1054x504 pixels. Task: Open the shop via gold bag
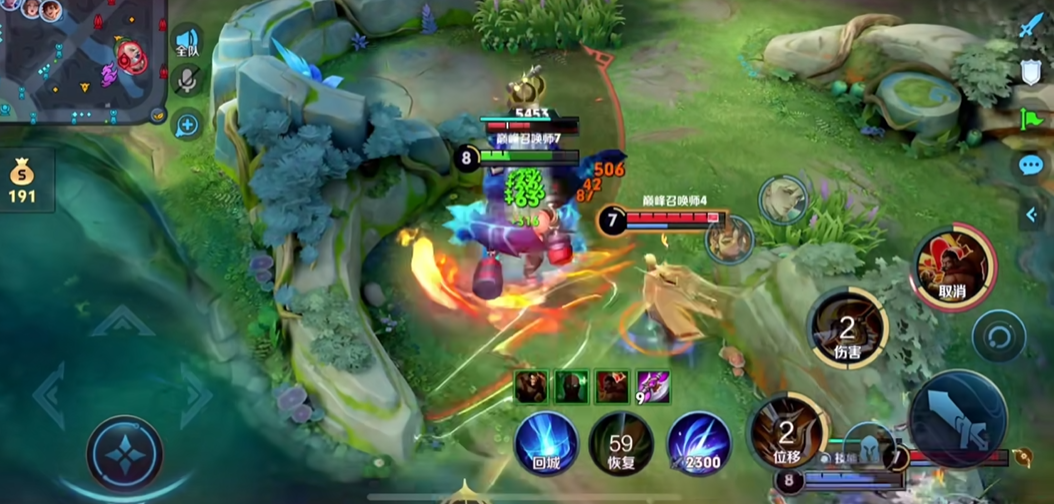click(x=22, y=181)
